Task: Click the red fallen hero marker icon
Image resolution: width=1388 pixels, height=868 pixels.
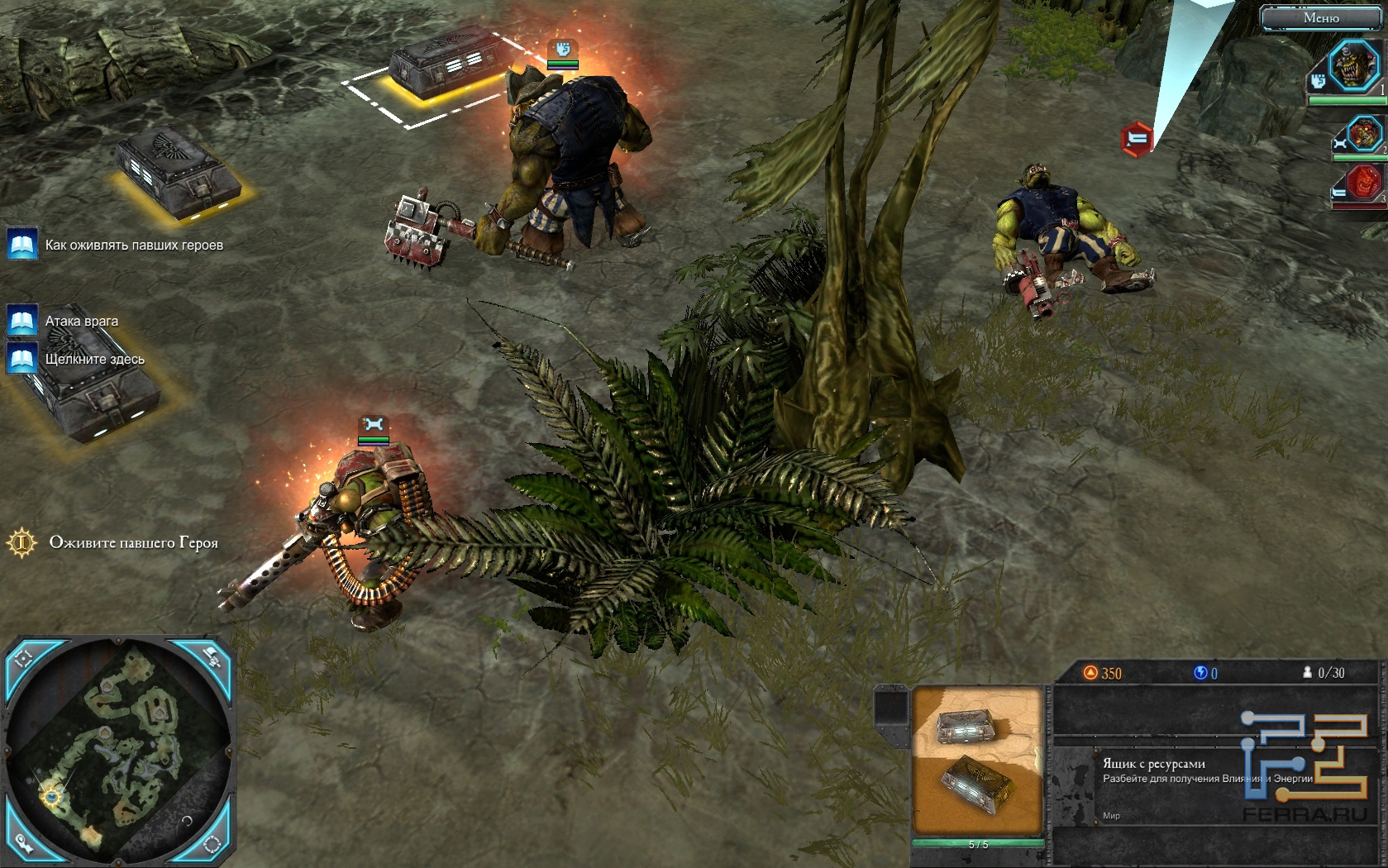Action: click(1137, 138)
